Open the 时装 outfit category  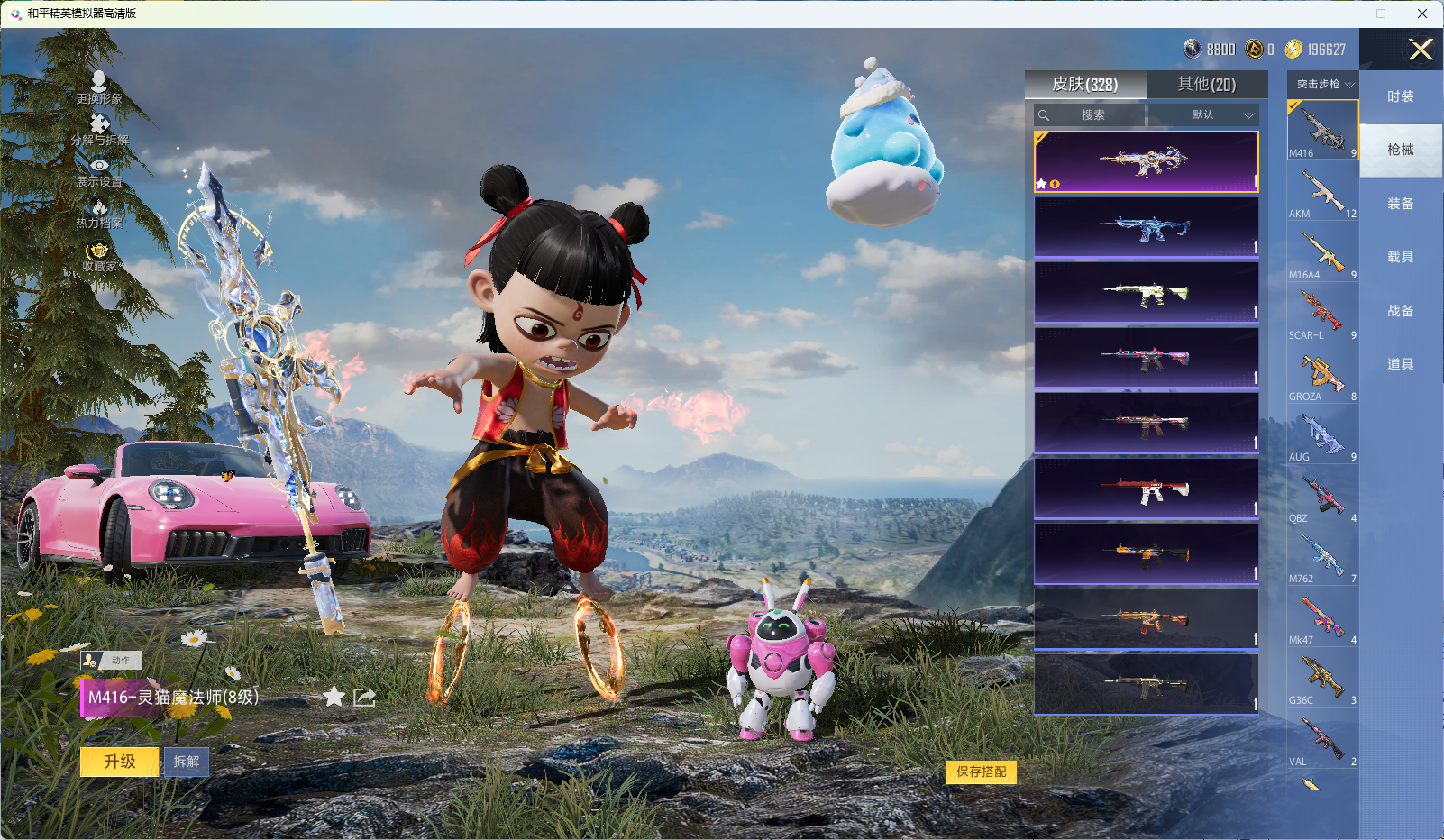[x=1401, y=96]
